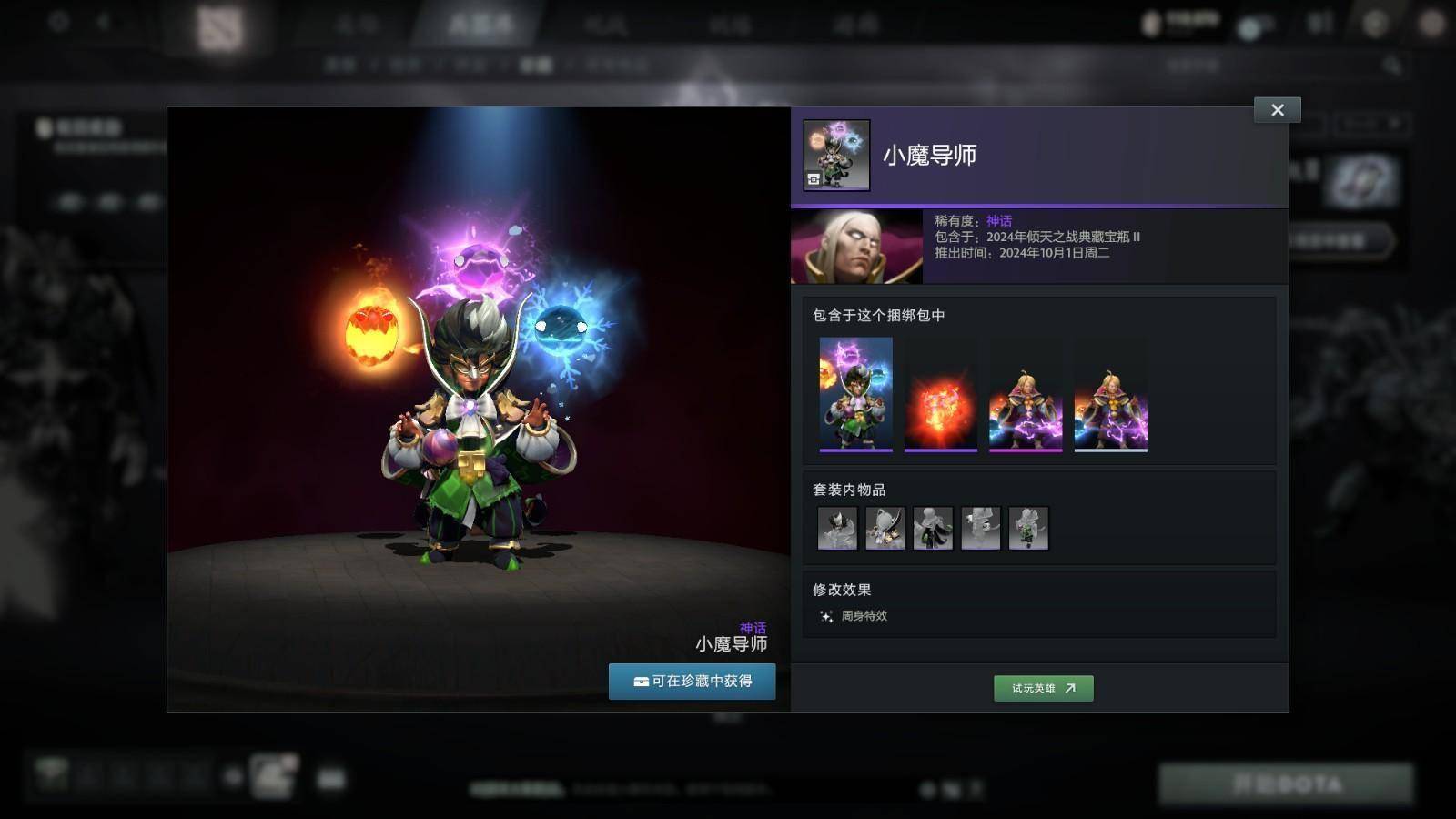This screenshot has height=819, width=1456.
Task: Open the green outfit set item icon
Action: click(x=1028, y=528)
